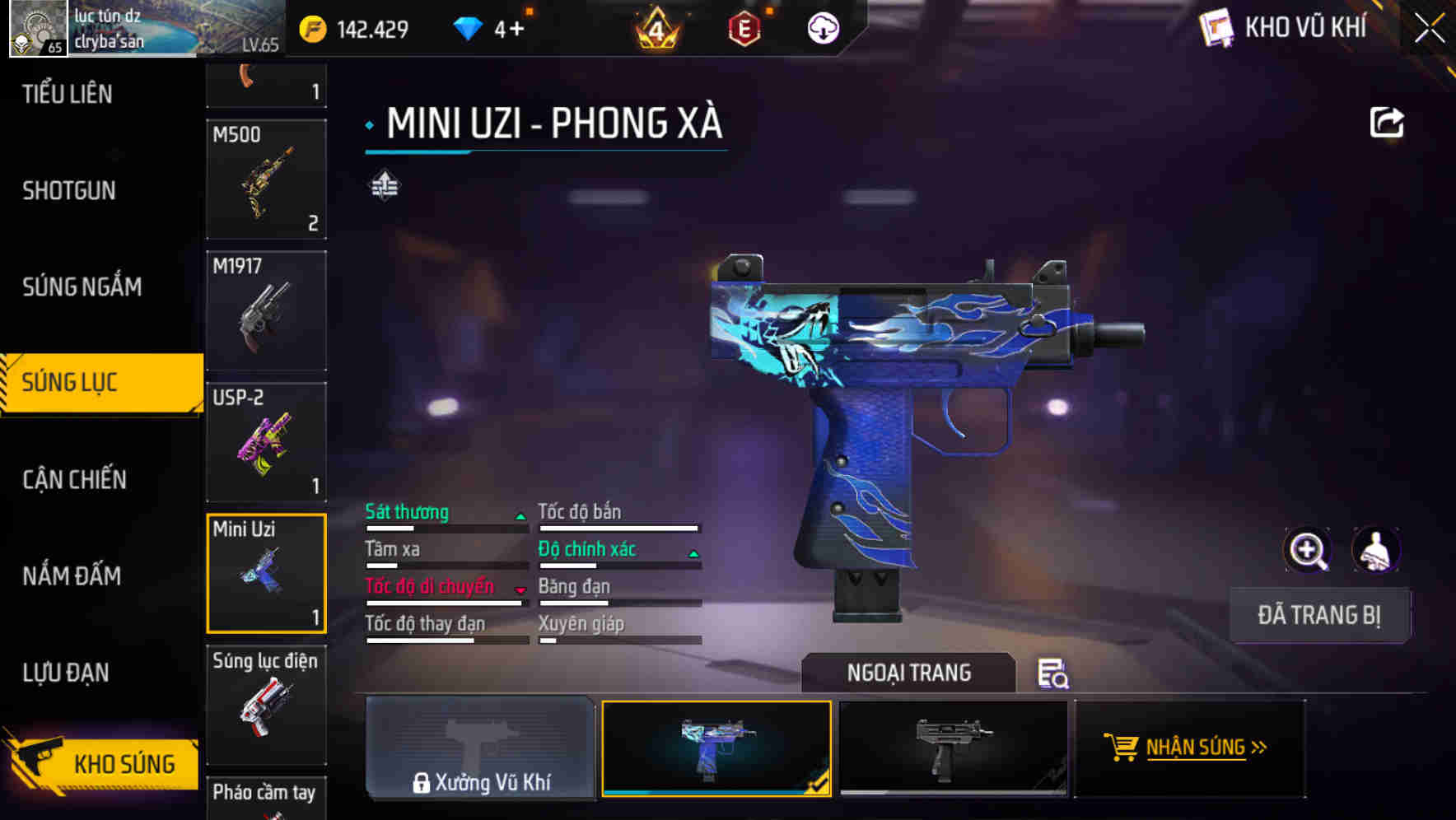Switch to the SHOTGUN weapon category
Image resolution: width=1456 pixels, height=820 pixels.
pyautogui.click(x=68, y=190)
